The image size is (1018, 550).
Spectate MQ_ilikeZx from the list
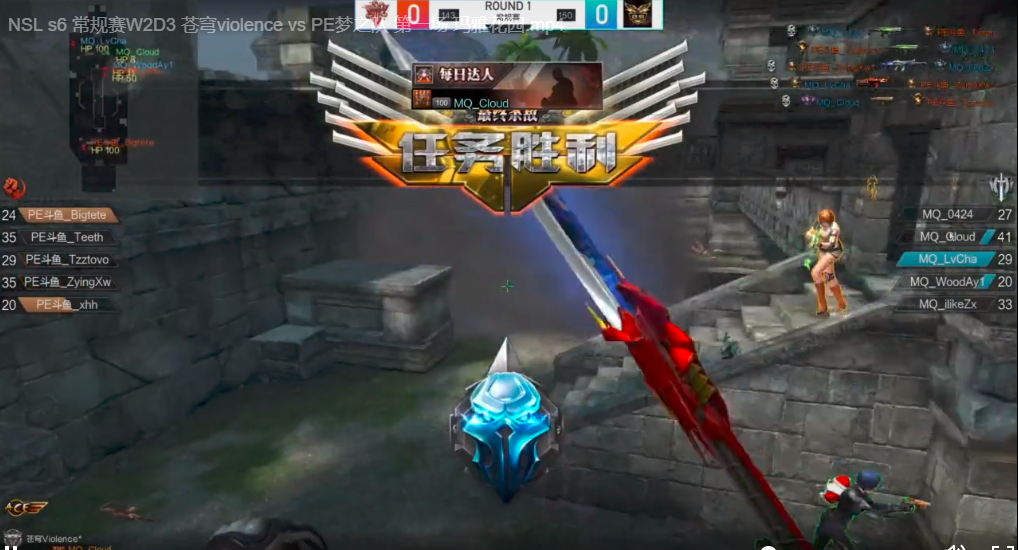(948, 305)
